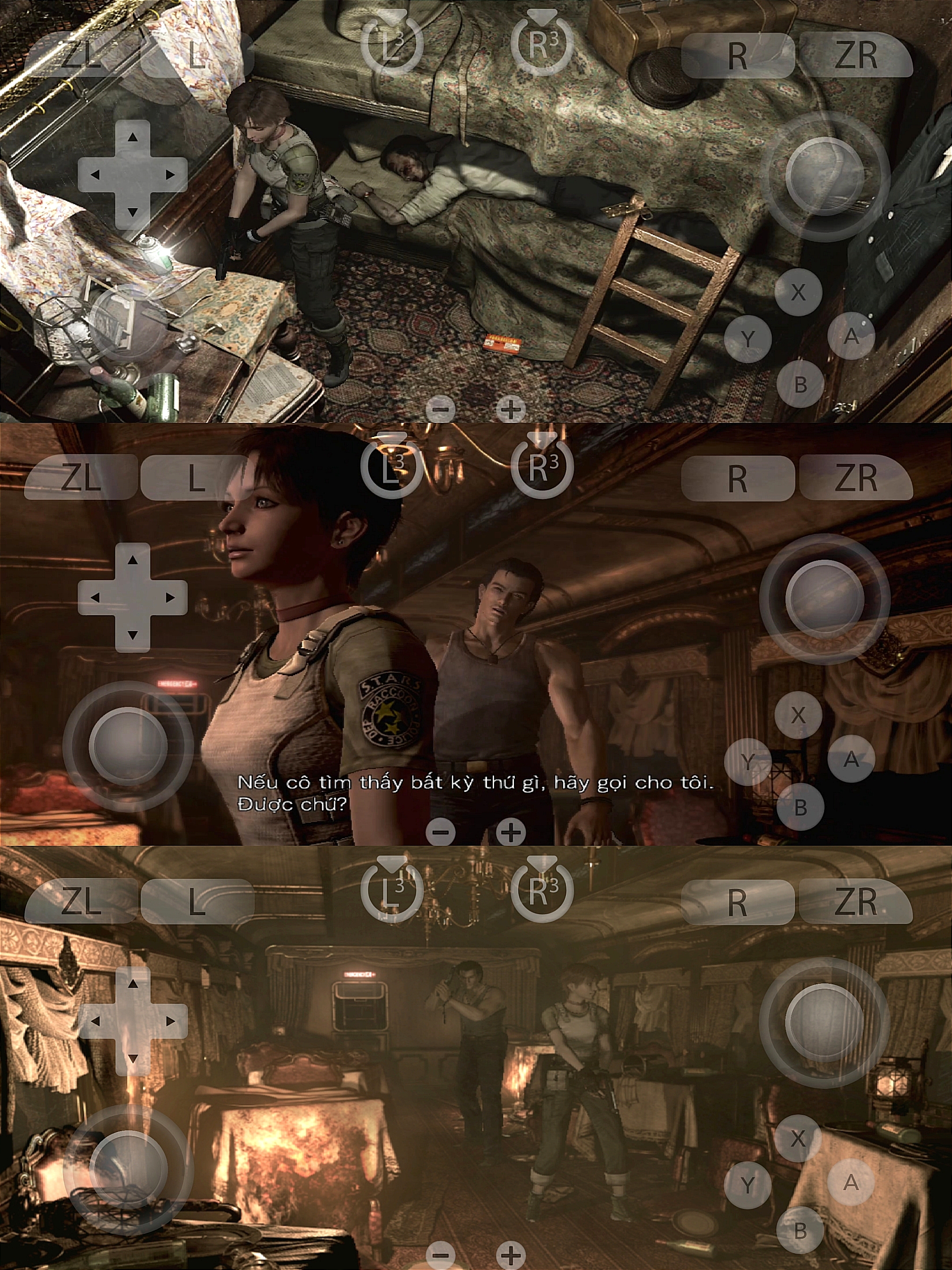Click the R shoulder button in the subtitled cutscene
Viewport: 952px width, 1270px height.
point(737,478)
